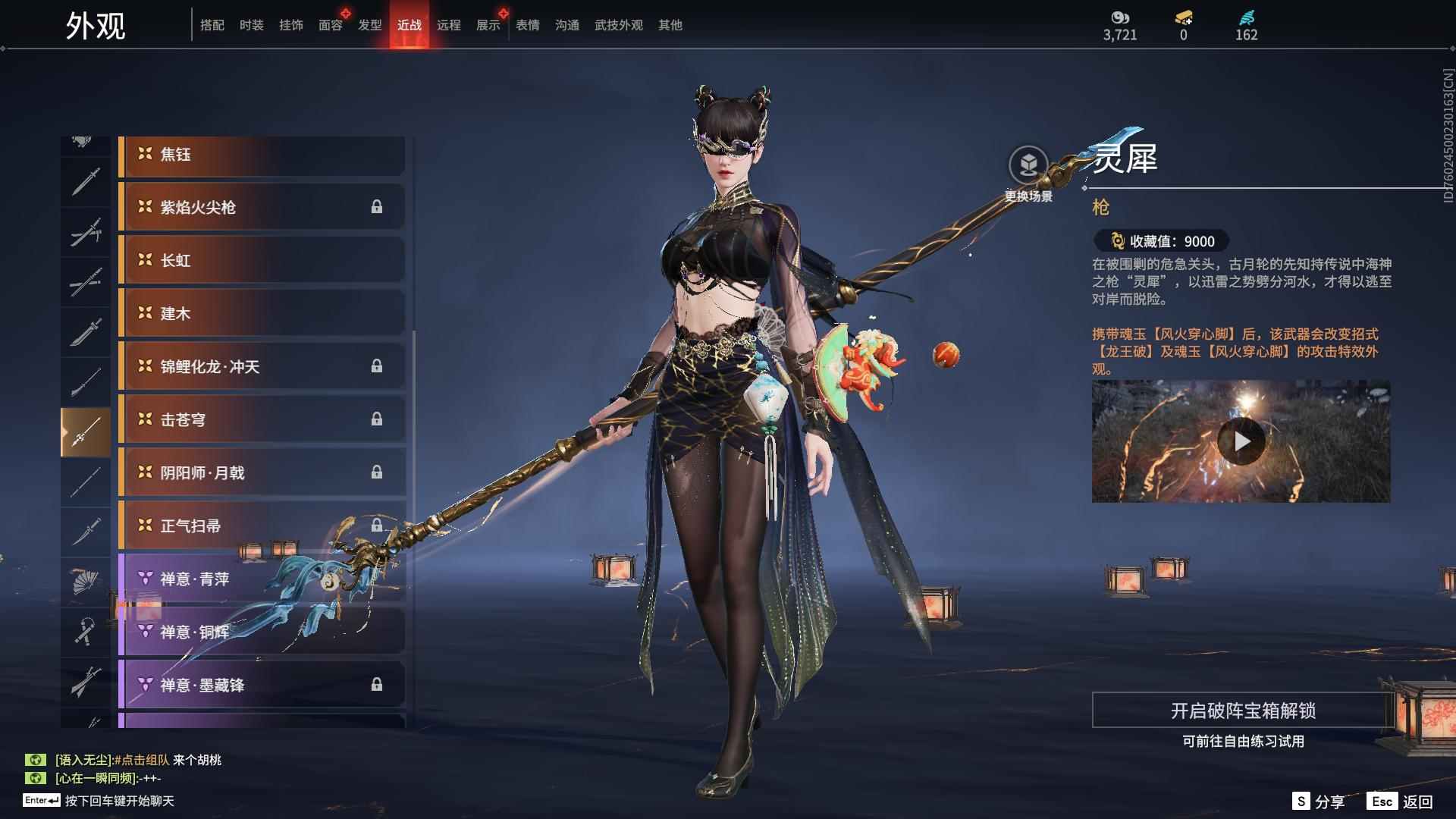This screenshot has height=819, width=1456.
Task: Select the 击苍穹 skin entry
Action: click(262, 419)
